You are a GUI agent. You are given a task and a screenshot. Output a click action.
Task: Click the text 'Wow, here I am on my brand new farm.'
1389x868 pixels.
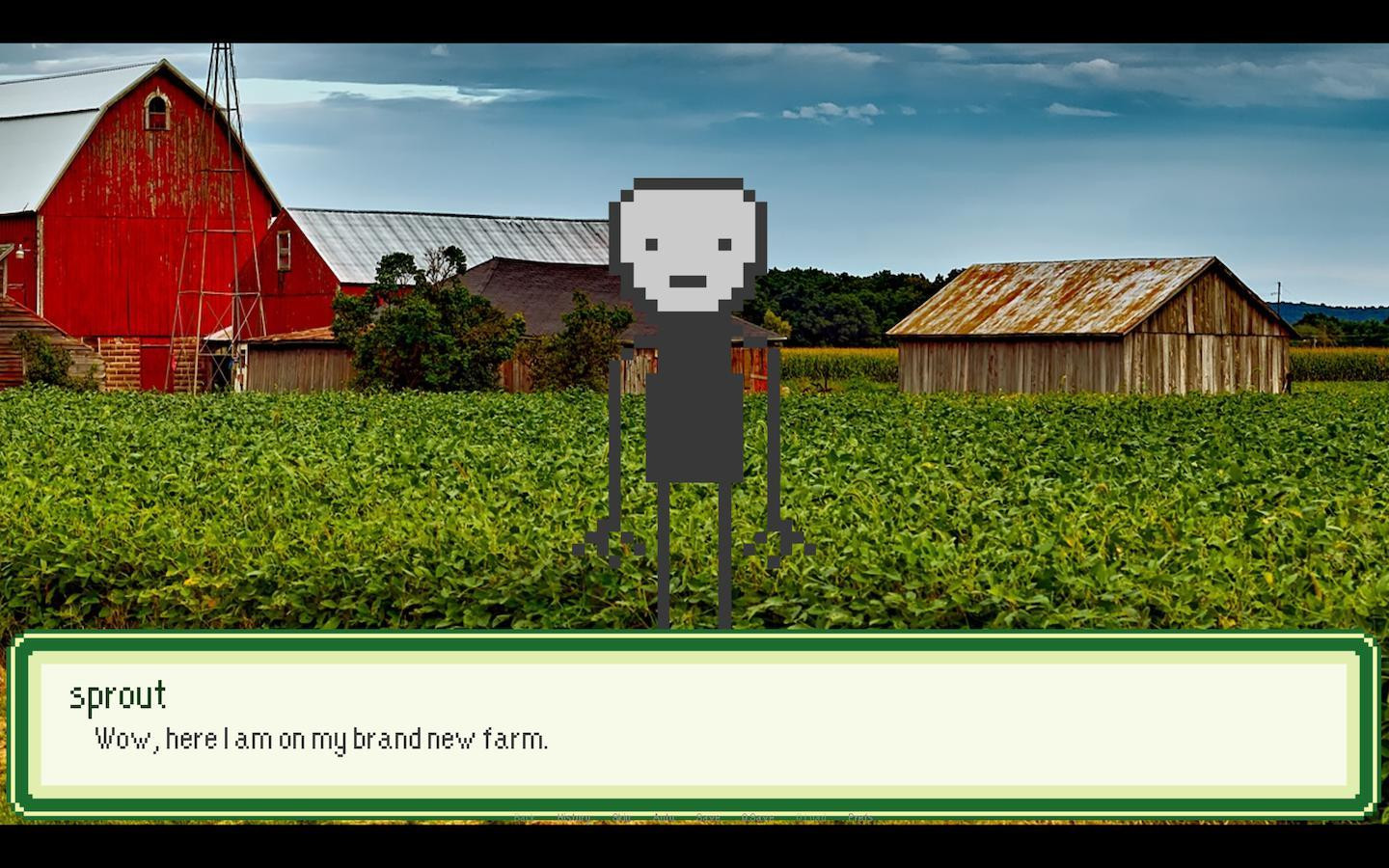[x=320, y=739]
